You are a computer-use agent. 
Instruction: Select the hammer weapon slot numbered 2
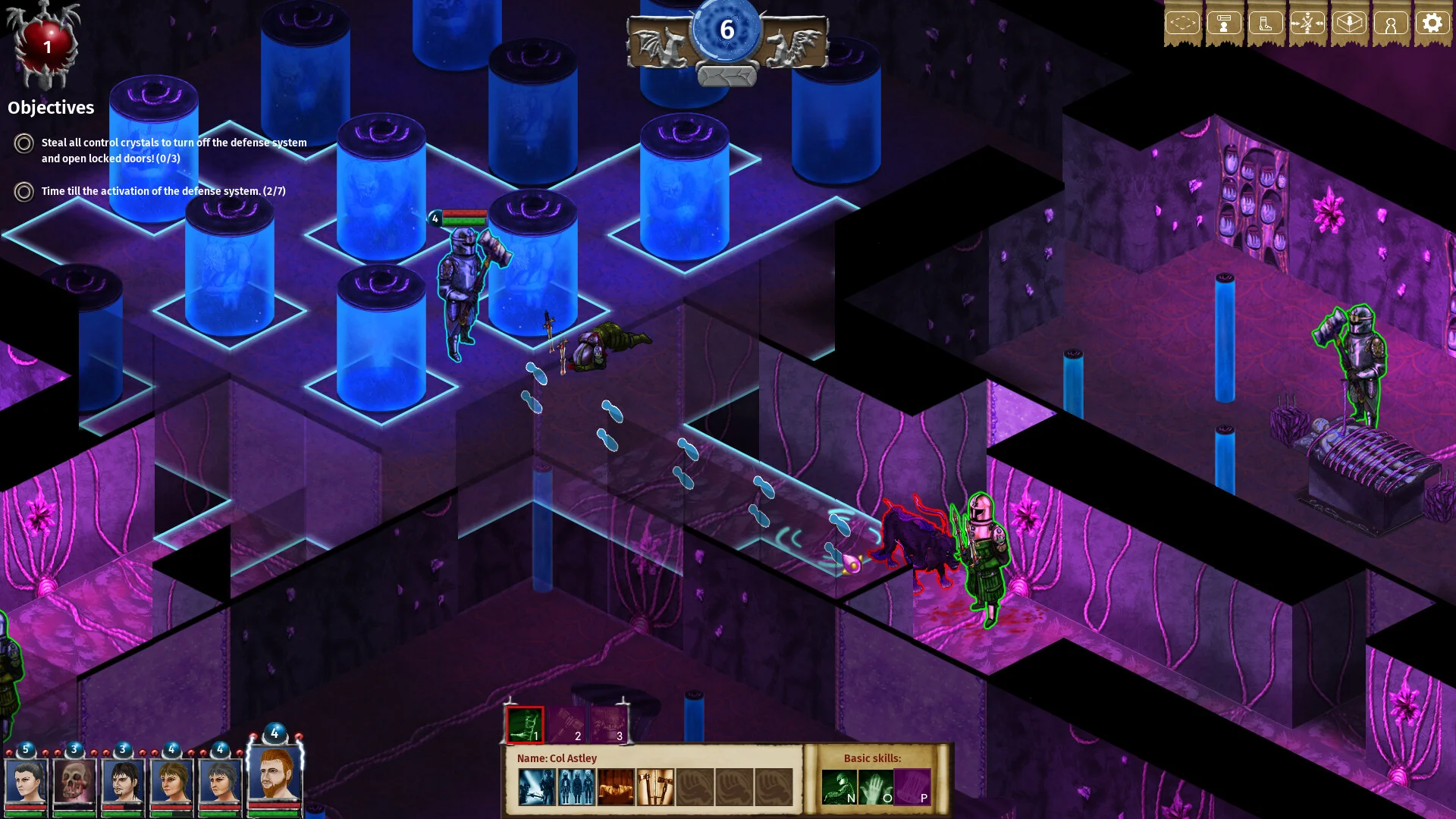coord(566,726)
